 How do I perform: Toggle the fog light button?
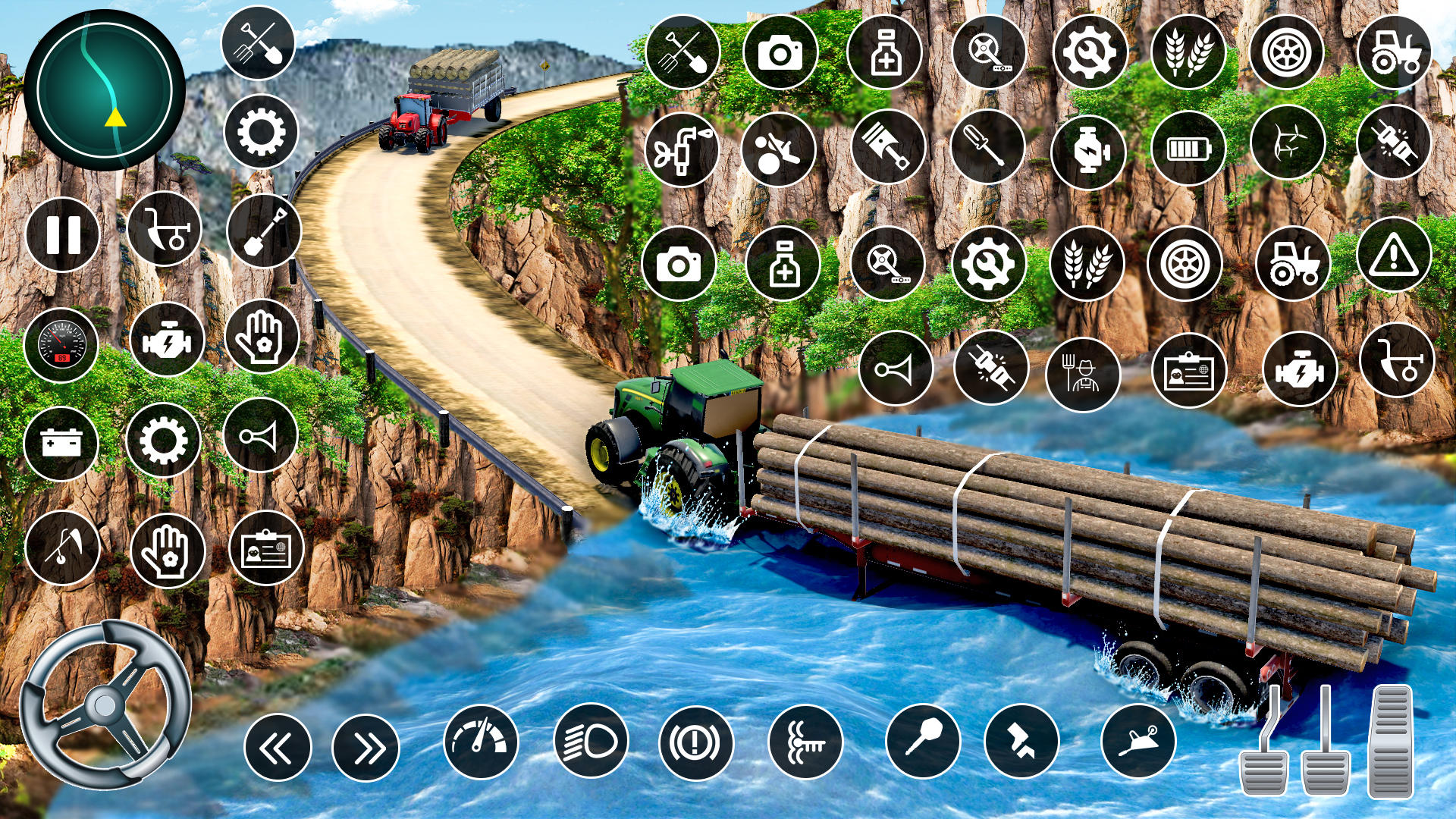pyautogui.click(x=805, y=742)
